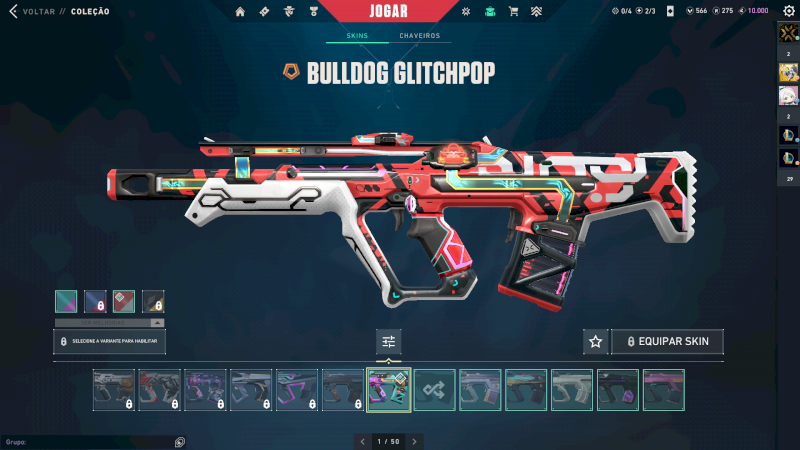Mark the skin as favorite with the star
Image resolution: width=800 pixels, height=450 pixels.
[596, 342]
